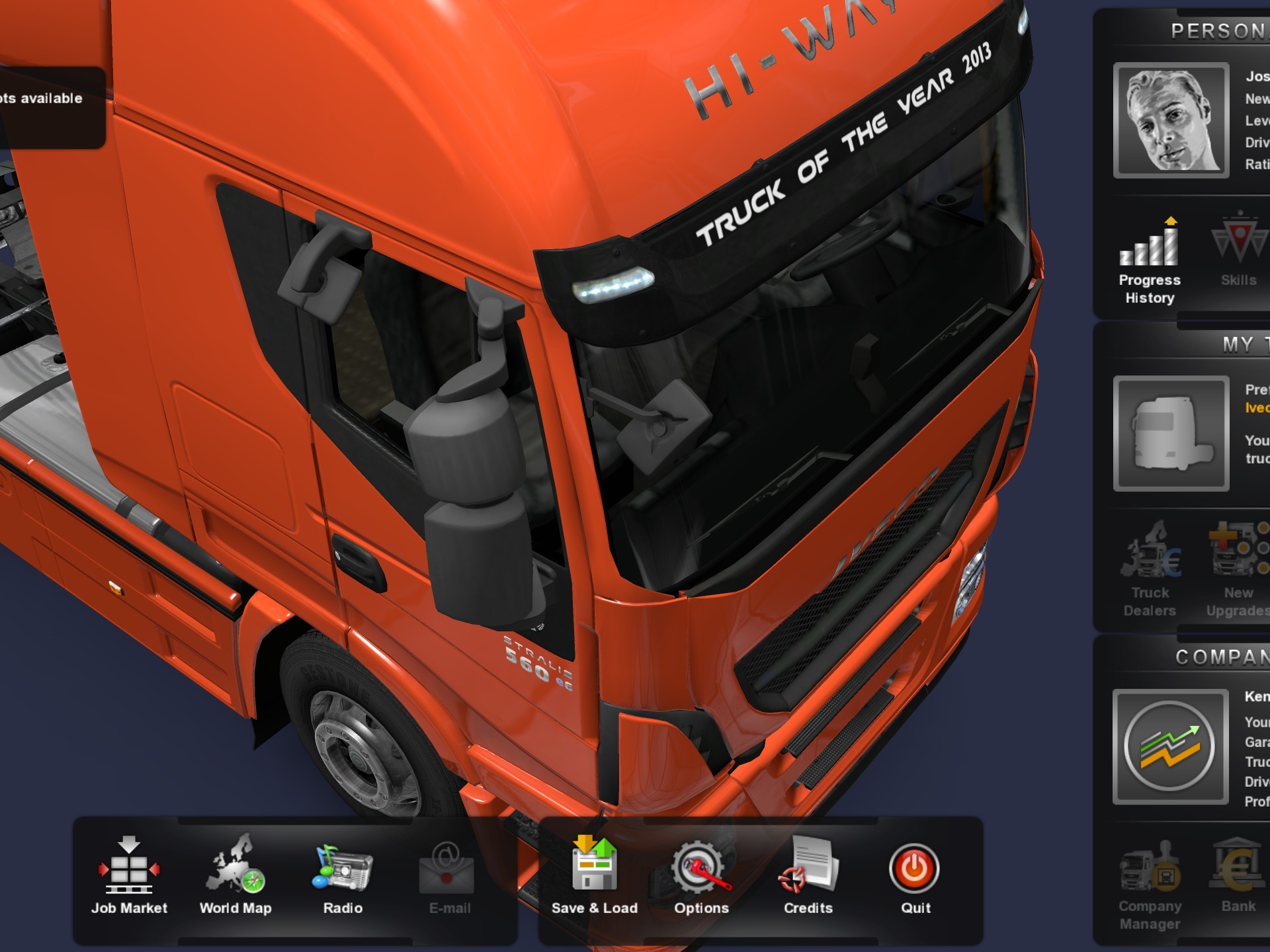This screenshot has width=1270, height=952.
Task: Open the World Map
Action: coord(235,876)
